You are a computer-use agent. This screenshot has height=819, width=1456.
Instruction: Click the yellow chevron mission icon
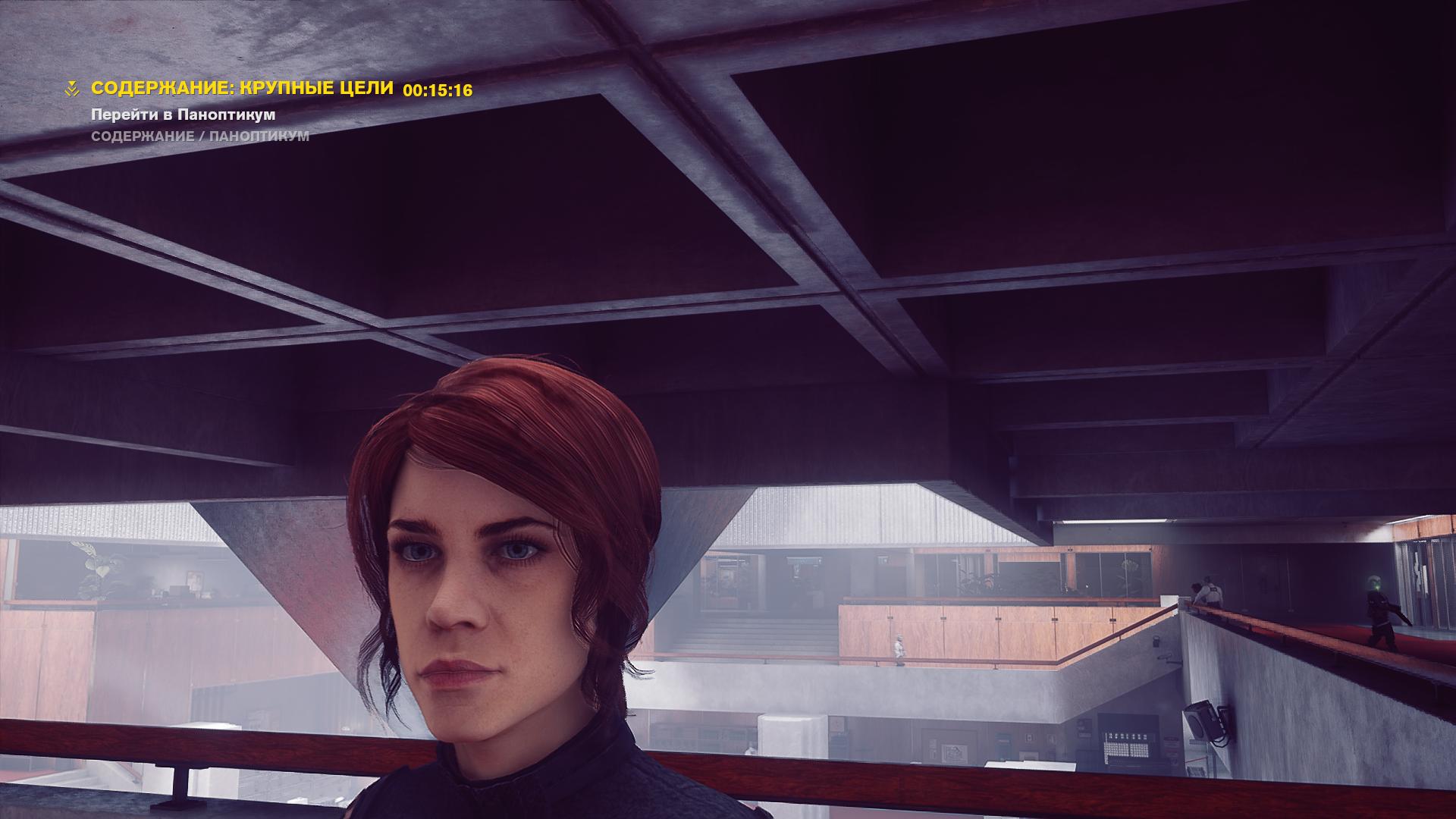click(72, 89)
